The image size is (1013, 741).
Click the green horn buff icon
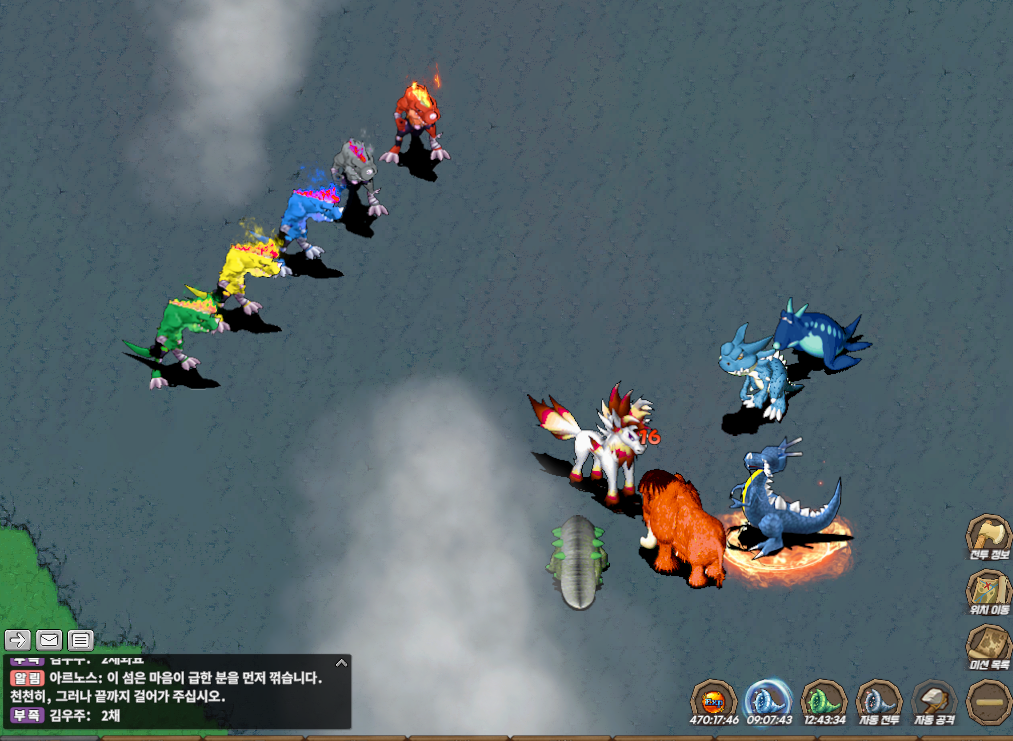coord(824,700)
